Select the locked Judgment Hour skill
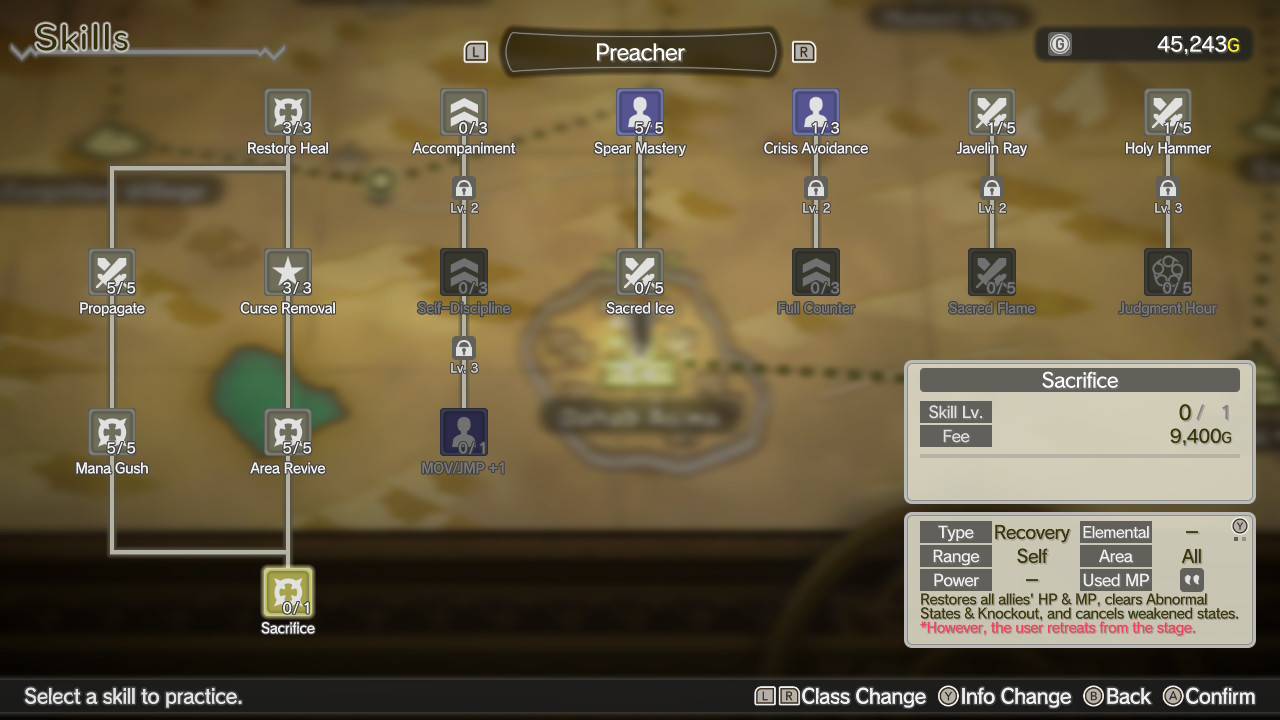 (1168, 273)
